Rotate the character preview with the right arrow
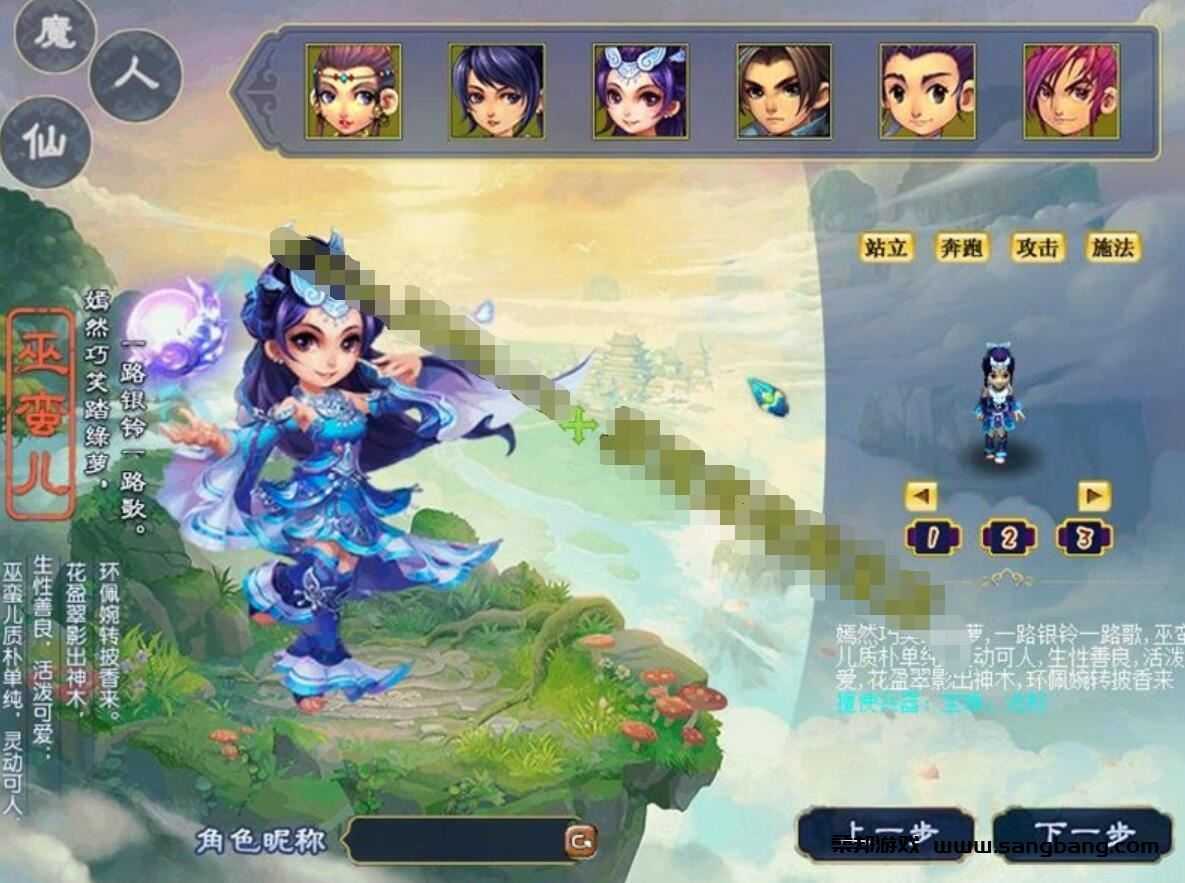This screenshot has width=1185, height=883. tap(1094, 495)
